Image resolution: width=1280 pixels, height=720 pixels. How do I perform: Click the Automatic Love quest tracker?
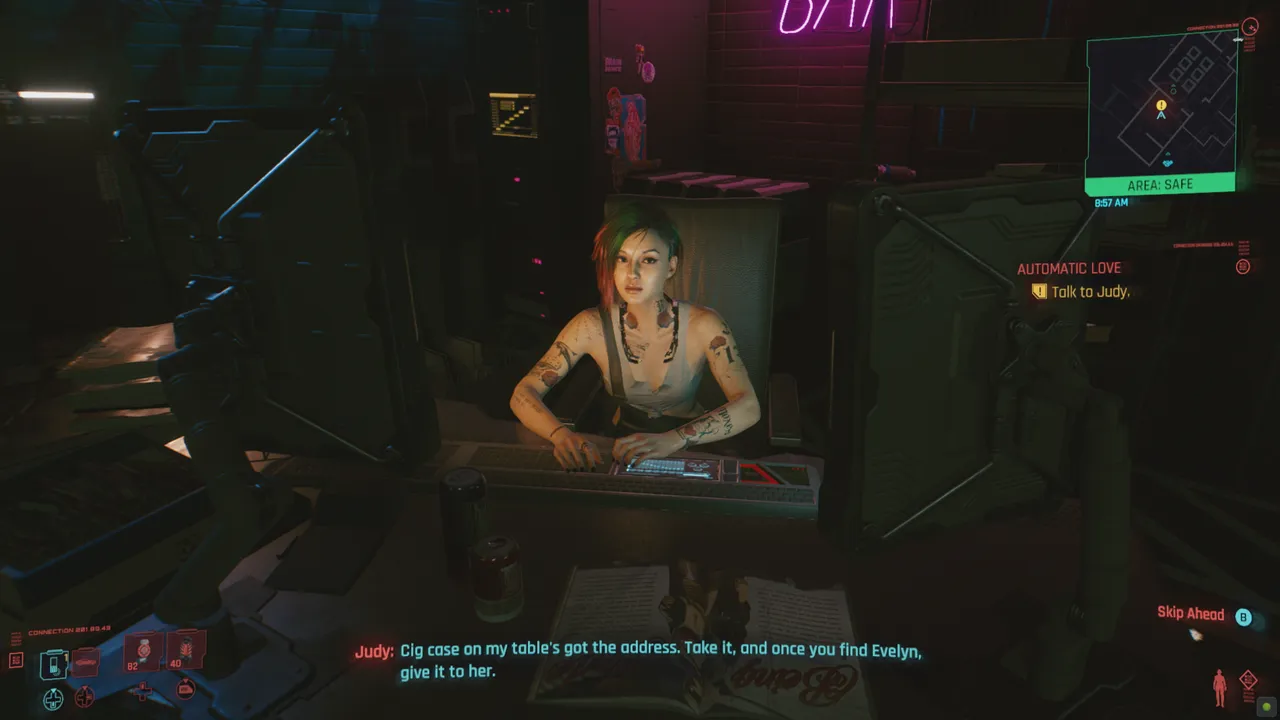tap(1068, 268)
